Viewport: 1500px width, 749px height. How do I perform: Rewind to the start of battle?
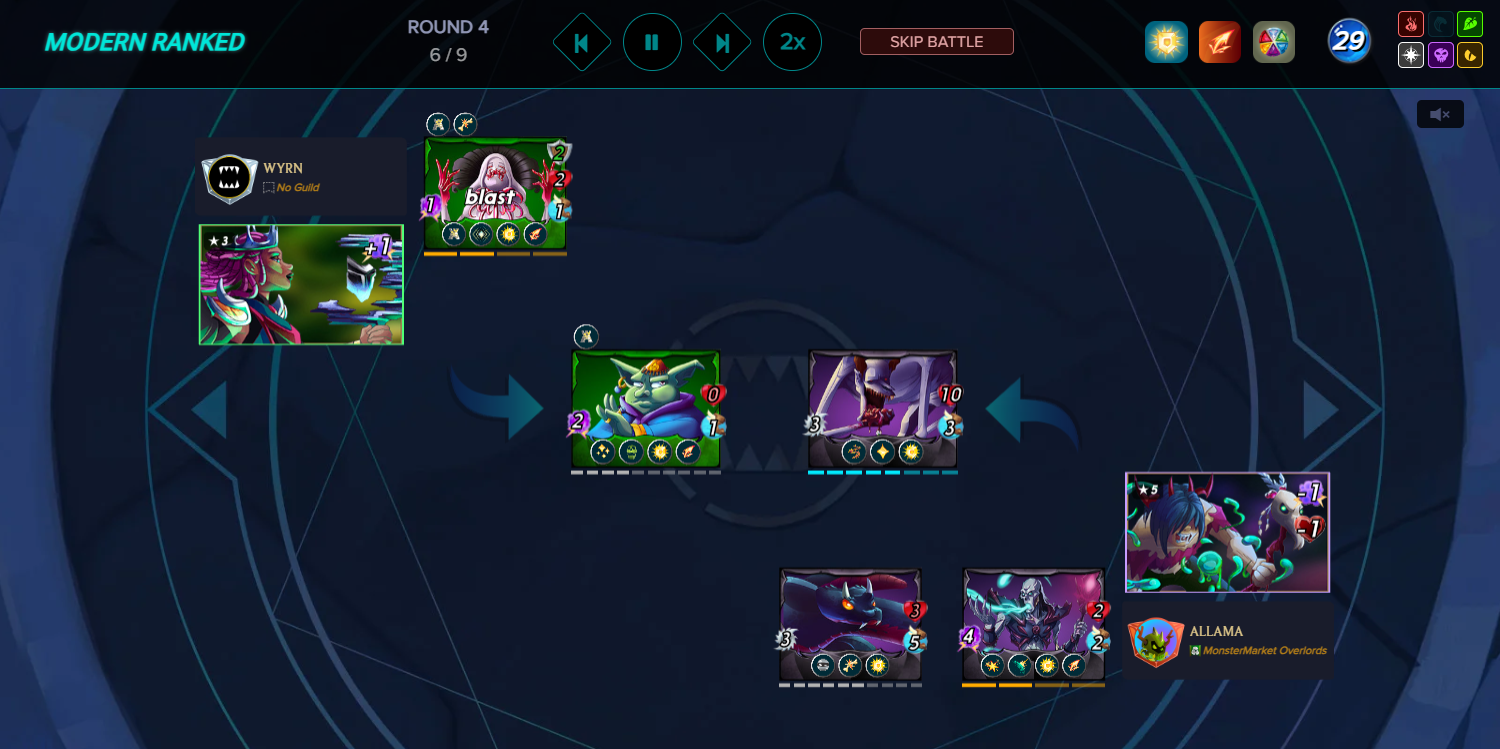pyautogui.click(x=582, y=42)
